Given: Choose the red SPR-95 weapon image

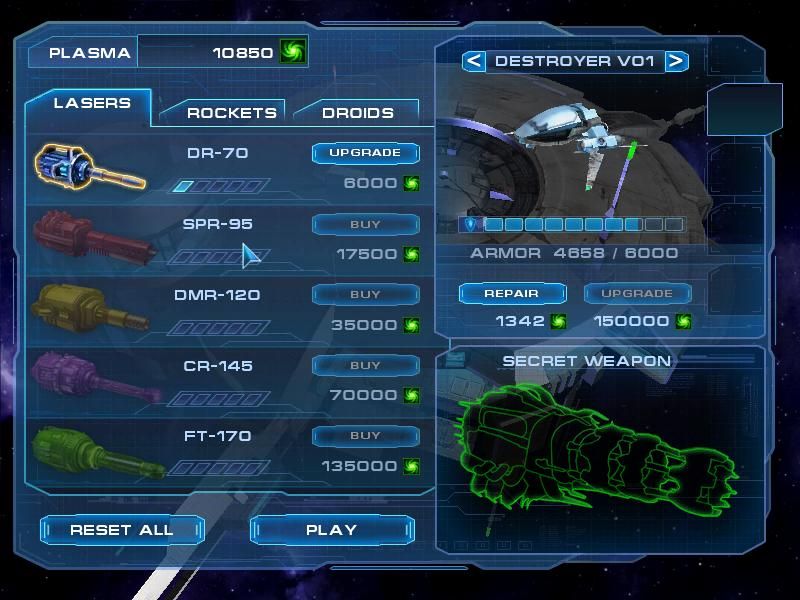Looking at the screenshot, I should pyautogui.click(x=90, y=238).
